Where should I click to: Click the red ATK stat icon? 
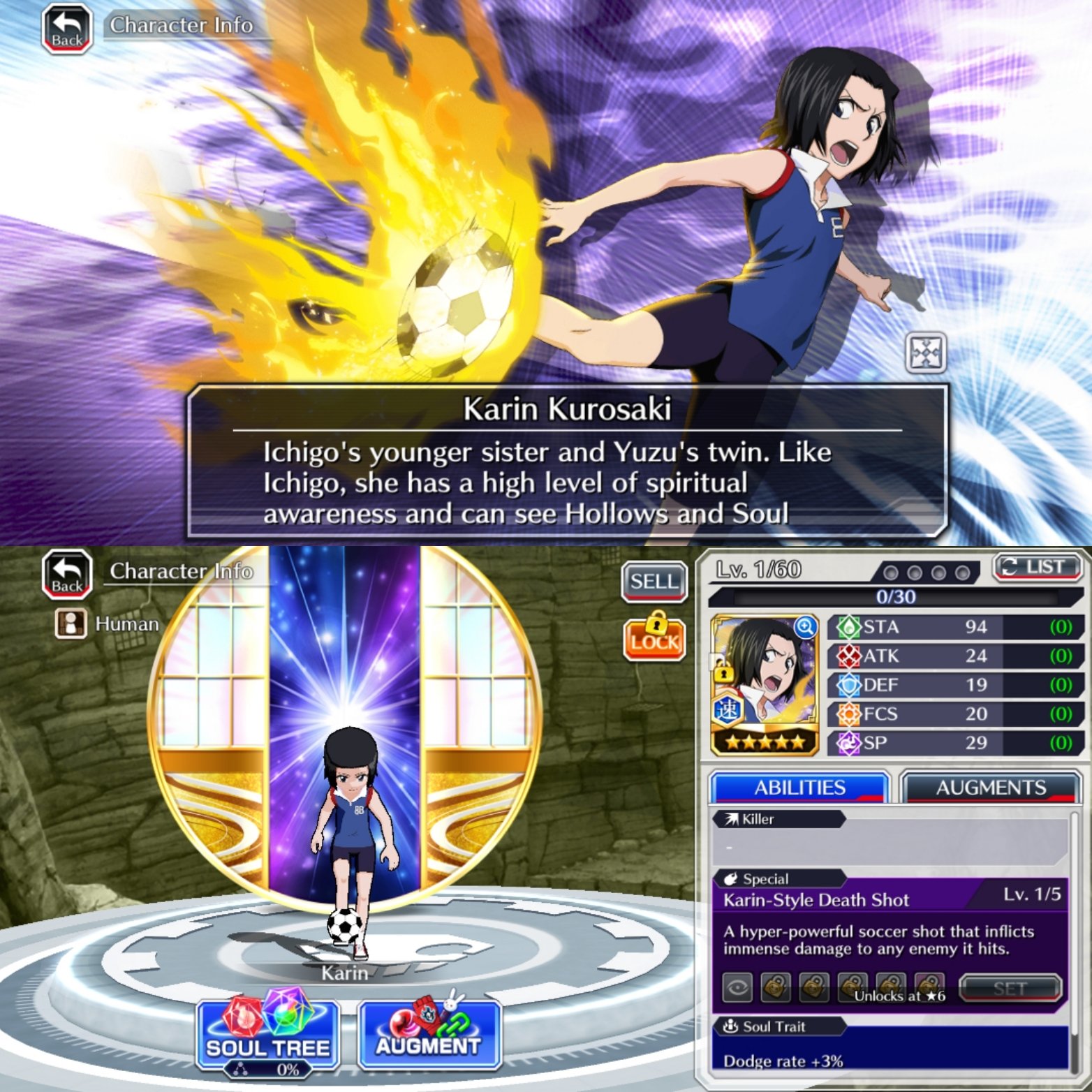tap(848, 656)
